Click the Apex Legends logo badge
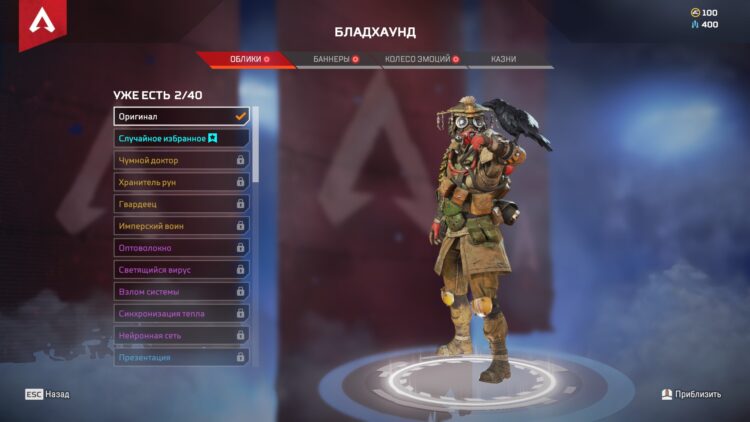Viewport: 750px width, 422px height. point(42,24)
